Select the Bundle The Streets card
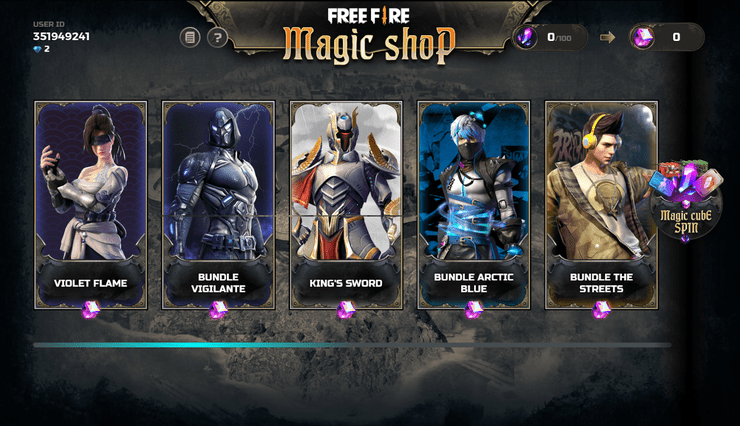The image size is (740, 426). (x=601, y=204)
